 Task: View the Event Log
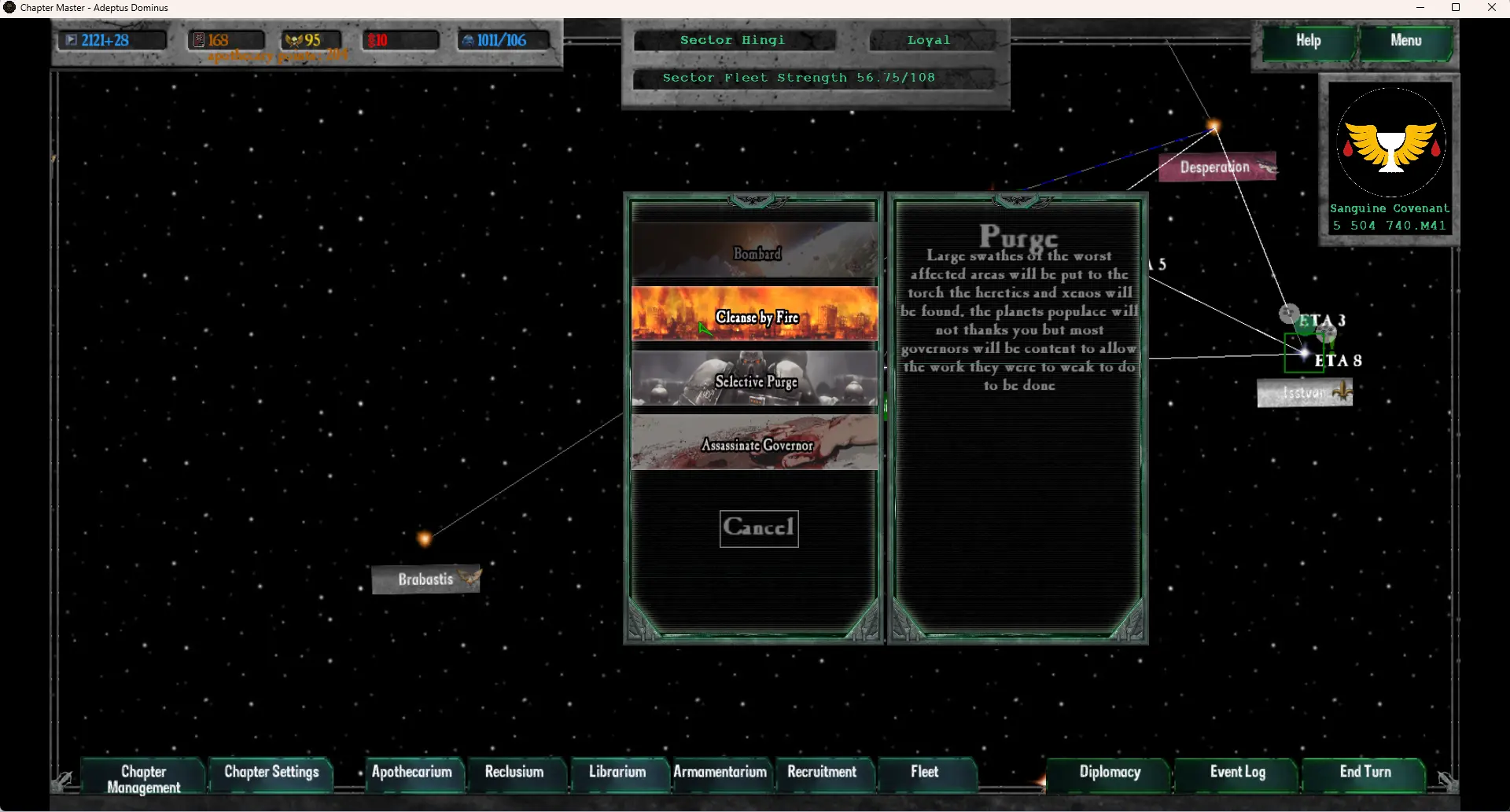(1237, 772)
